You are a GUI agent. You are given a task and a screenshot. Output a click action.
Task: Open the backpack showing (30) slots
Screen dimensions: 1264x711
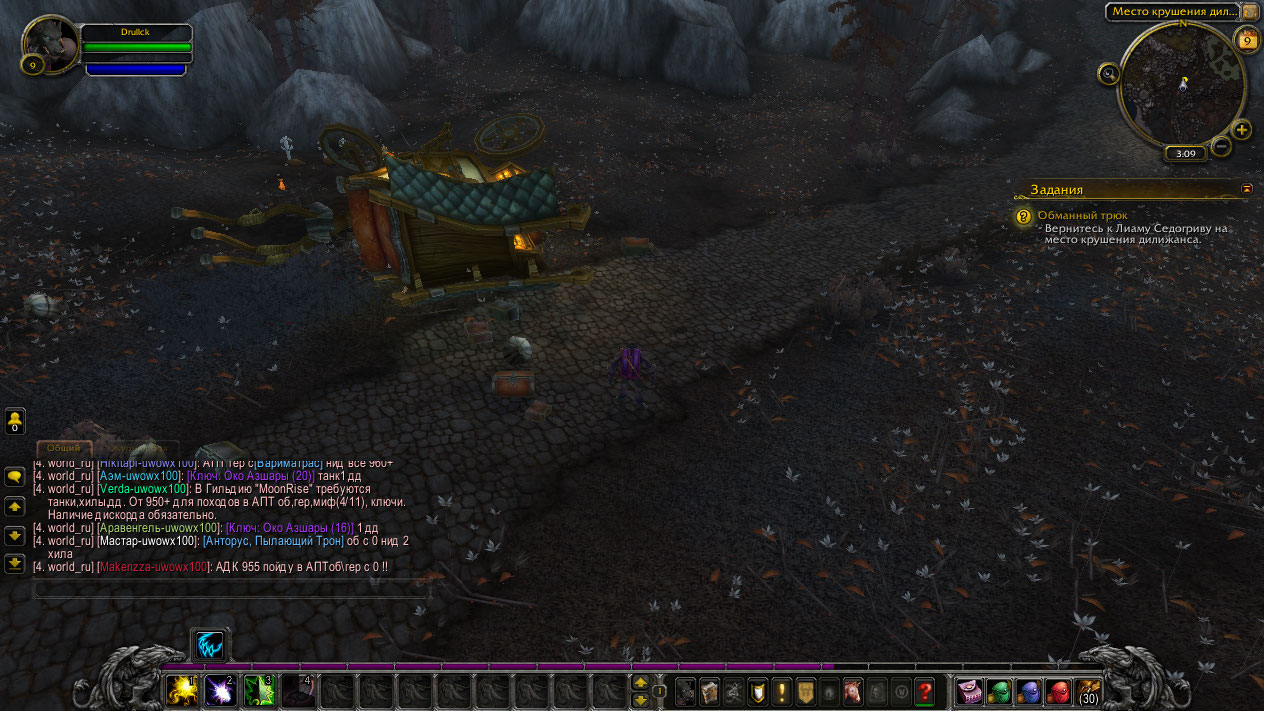click(x=1089, y=691)
